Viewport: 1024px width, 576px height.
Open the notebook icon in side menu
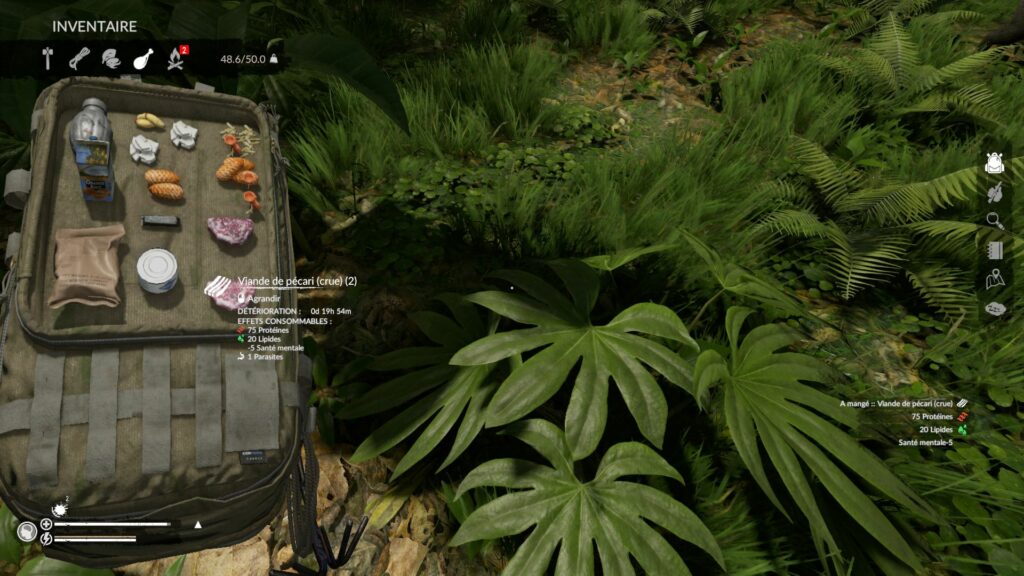tap(994, 250)
